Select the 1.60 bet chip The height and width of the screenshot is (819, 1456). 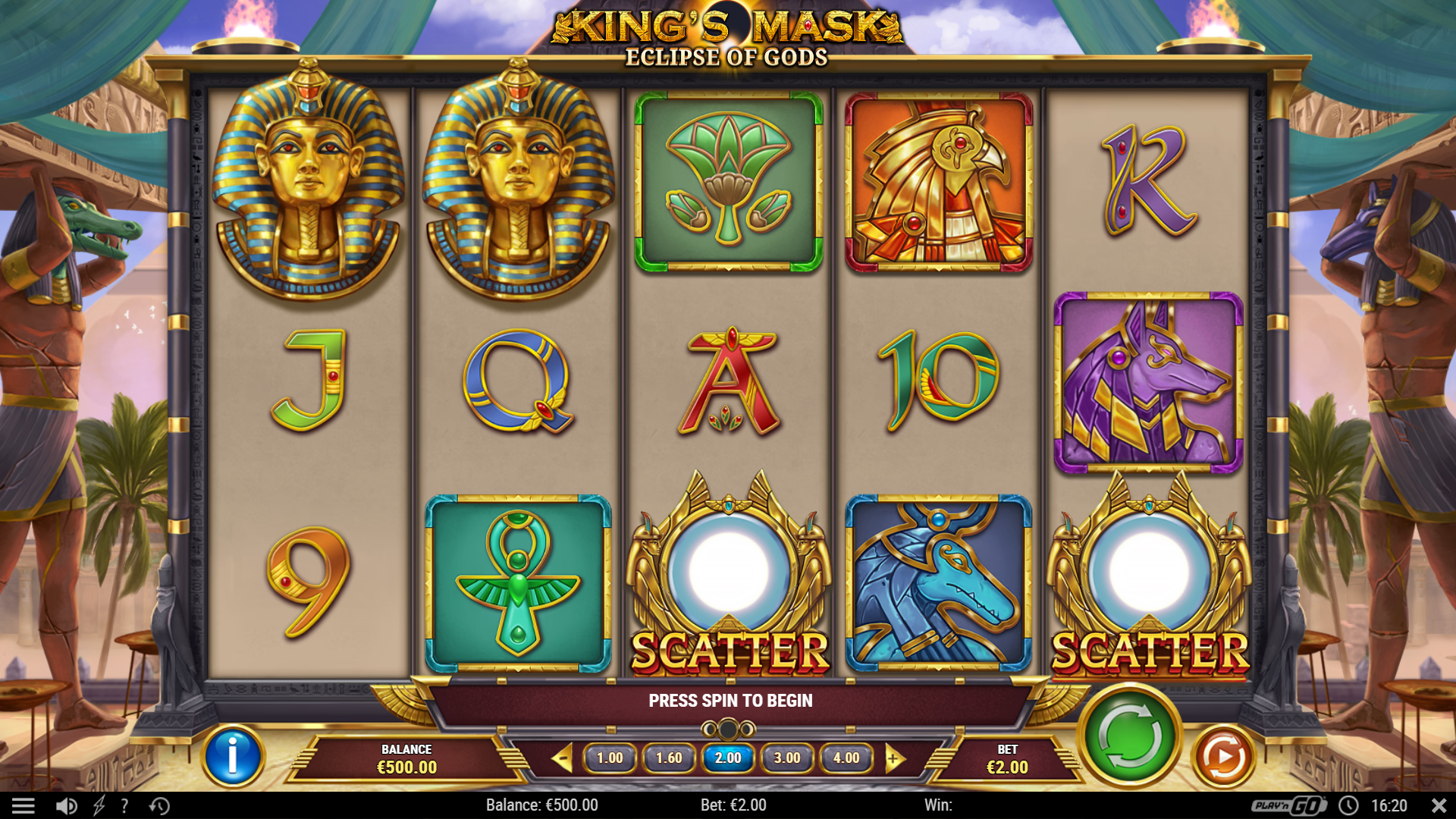pos(669,757)
